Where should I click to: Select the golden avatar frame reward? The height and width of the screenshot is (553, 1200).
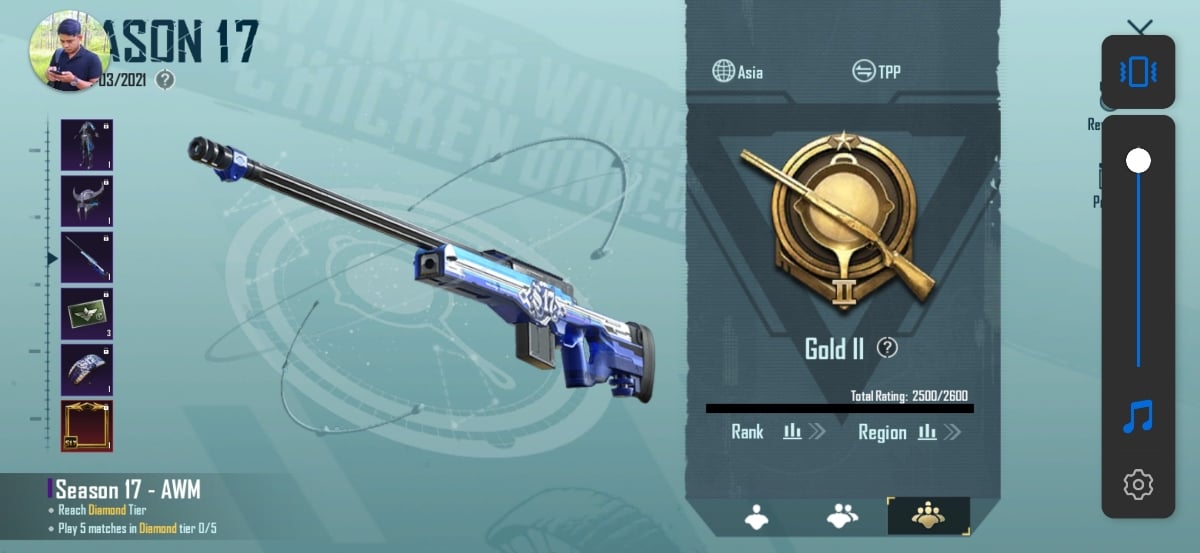(x=87, y=426)
